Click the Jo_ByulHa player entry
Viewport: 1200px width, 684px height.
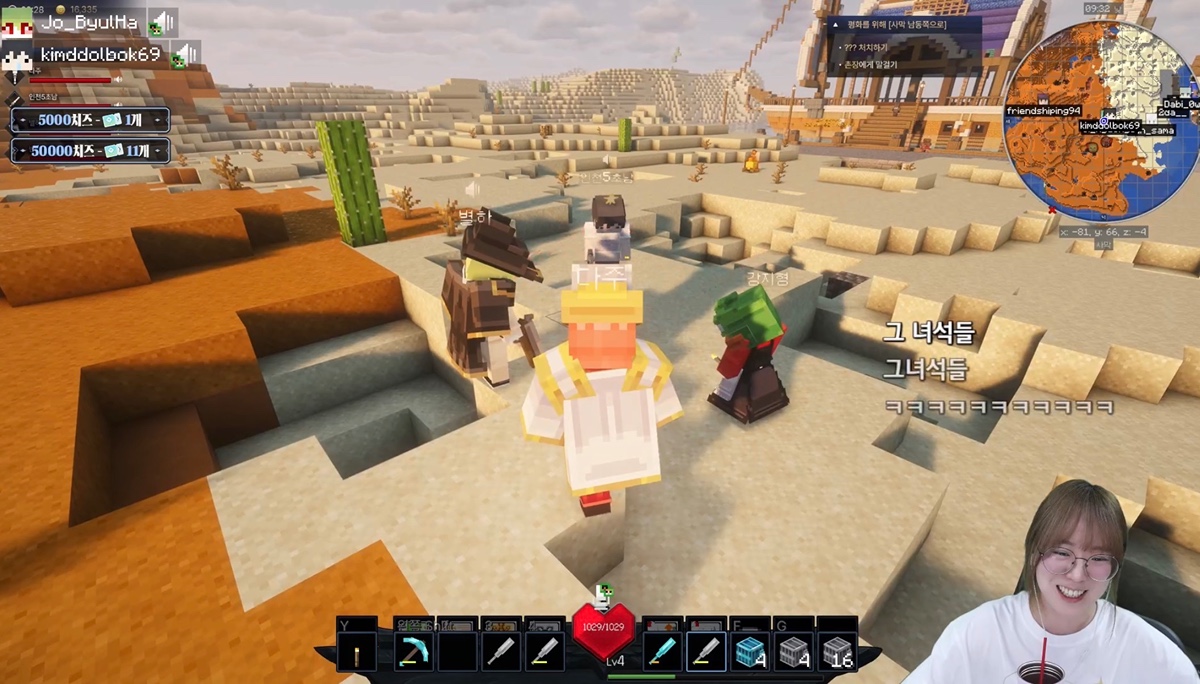pos(88,21)
